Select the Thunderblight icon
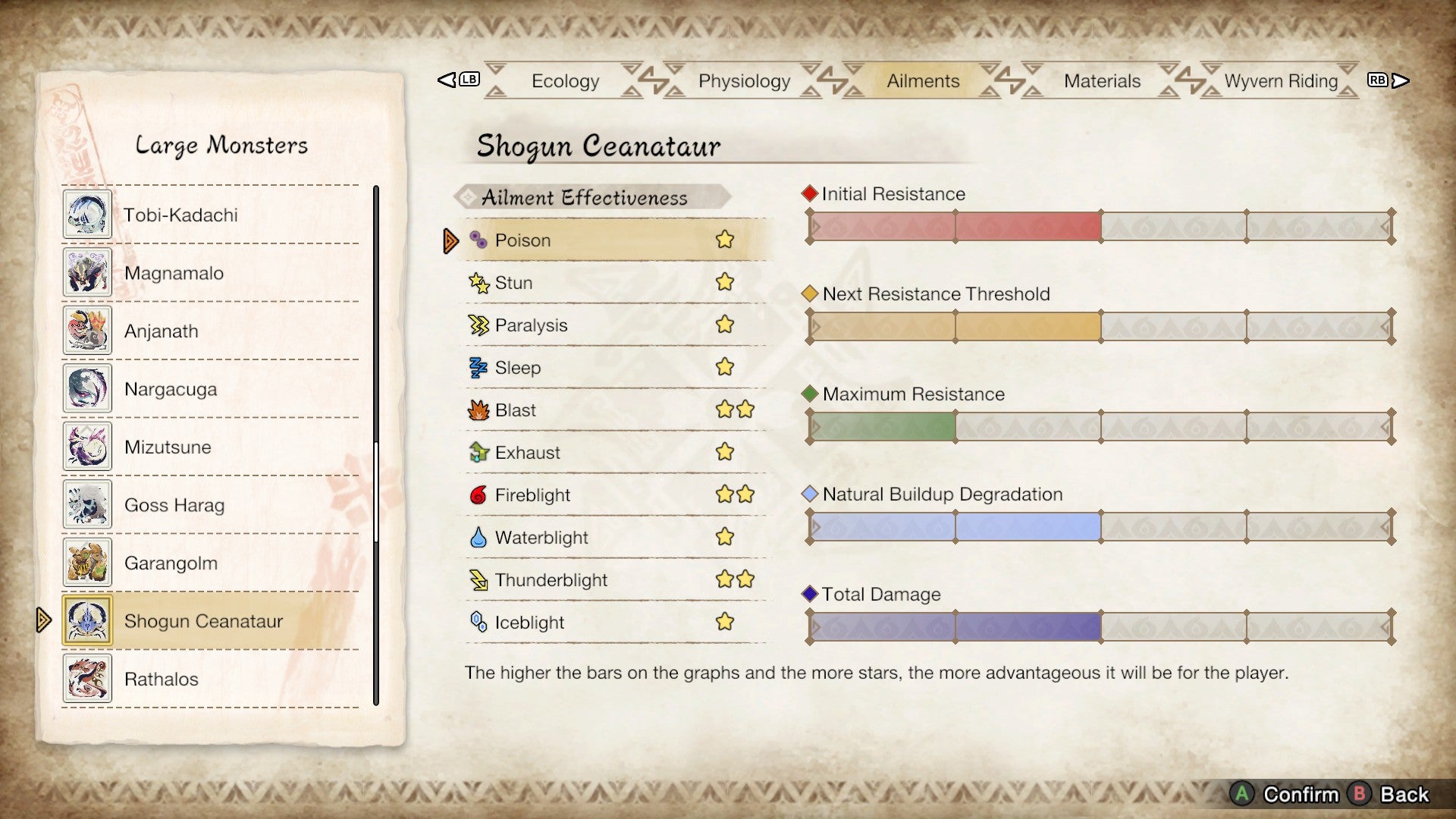The height and width of the screenshot is (819, 1456). coord(475,579)
